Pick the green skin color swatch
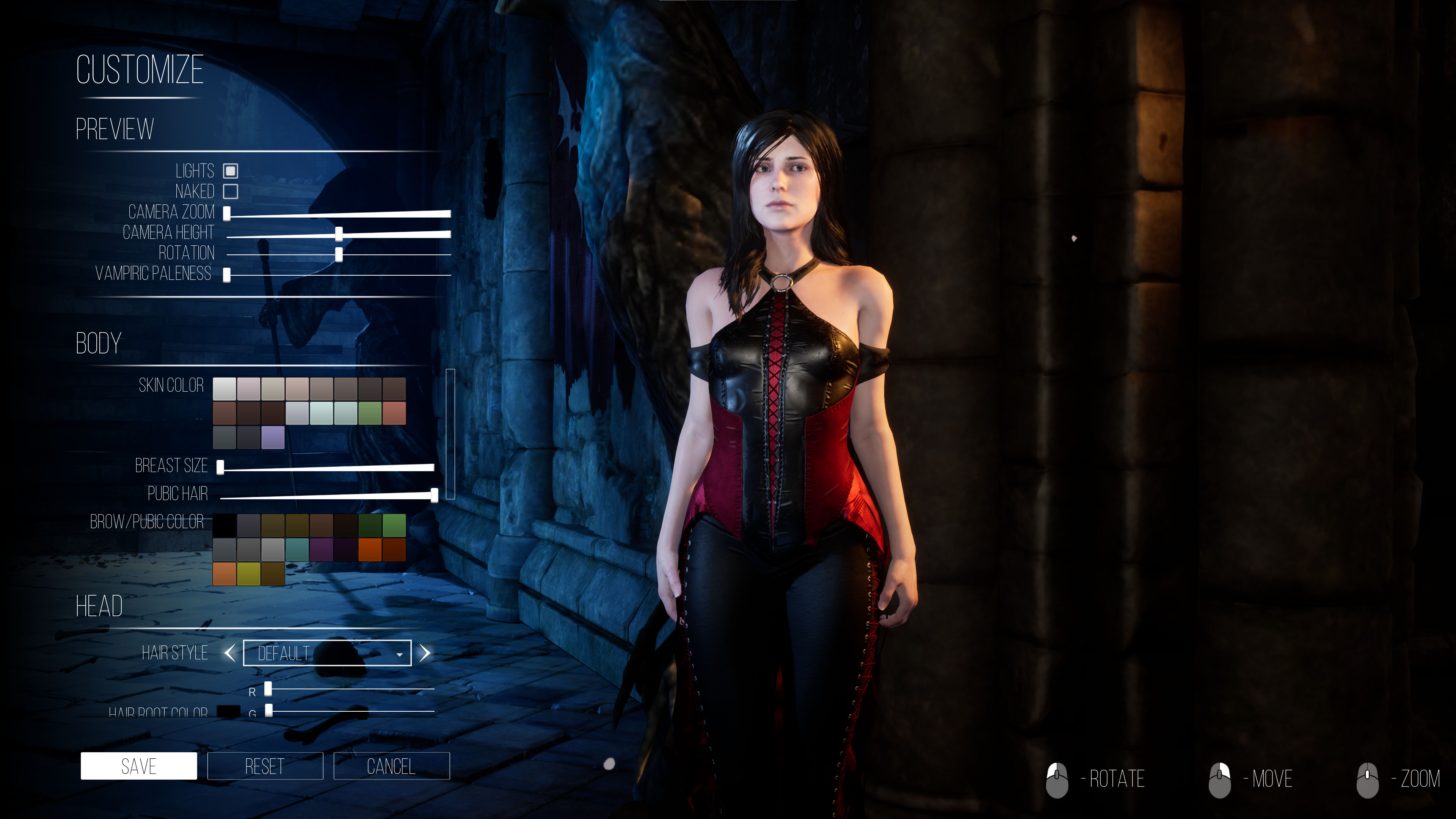This screenshot has height=819, width=1456. tap(370, 413)
